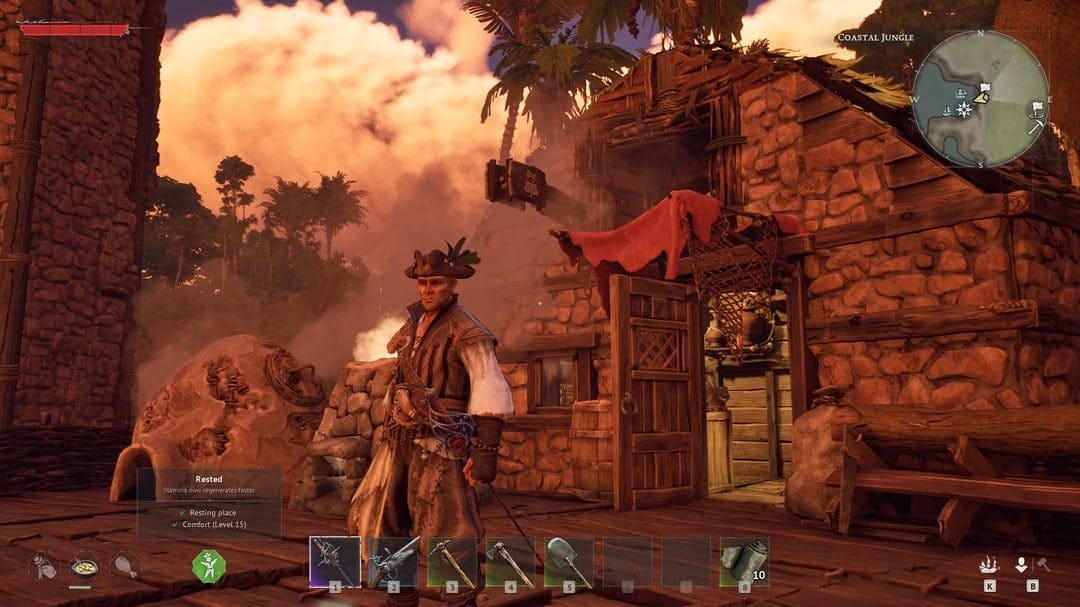The image size is (1080, 607).
Task: Select the empty bandaged-figure buff slot
Action: (42, 566)
